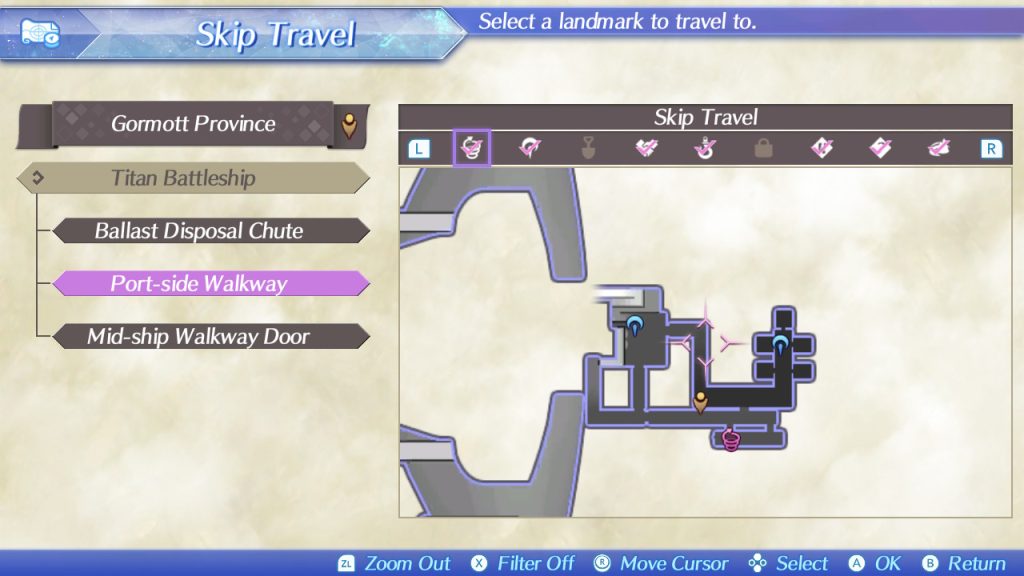Viewport: 1024px width, 576px height.
Task: Select the greyed-out bag map filter
Action: tap(763, 149)
